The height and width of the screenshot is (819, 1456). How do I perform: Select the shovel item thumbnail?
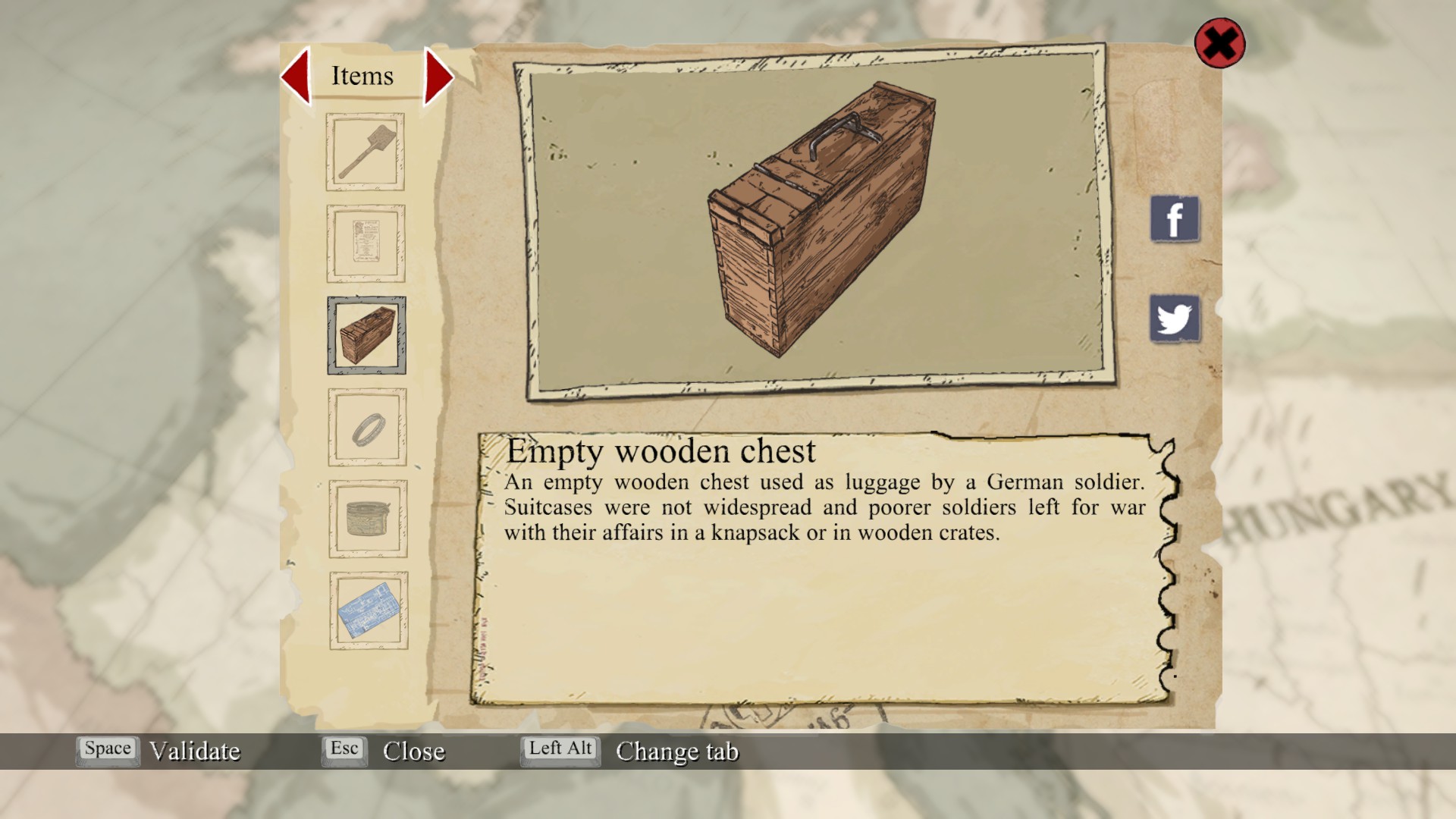click(x=366, y=152)
